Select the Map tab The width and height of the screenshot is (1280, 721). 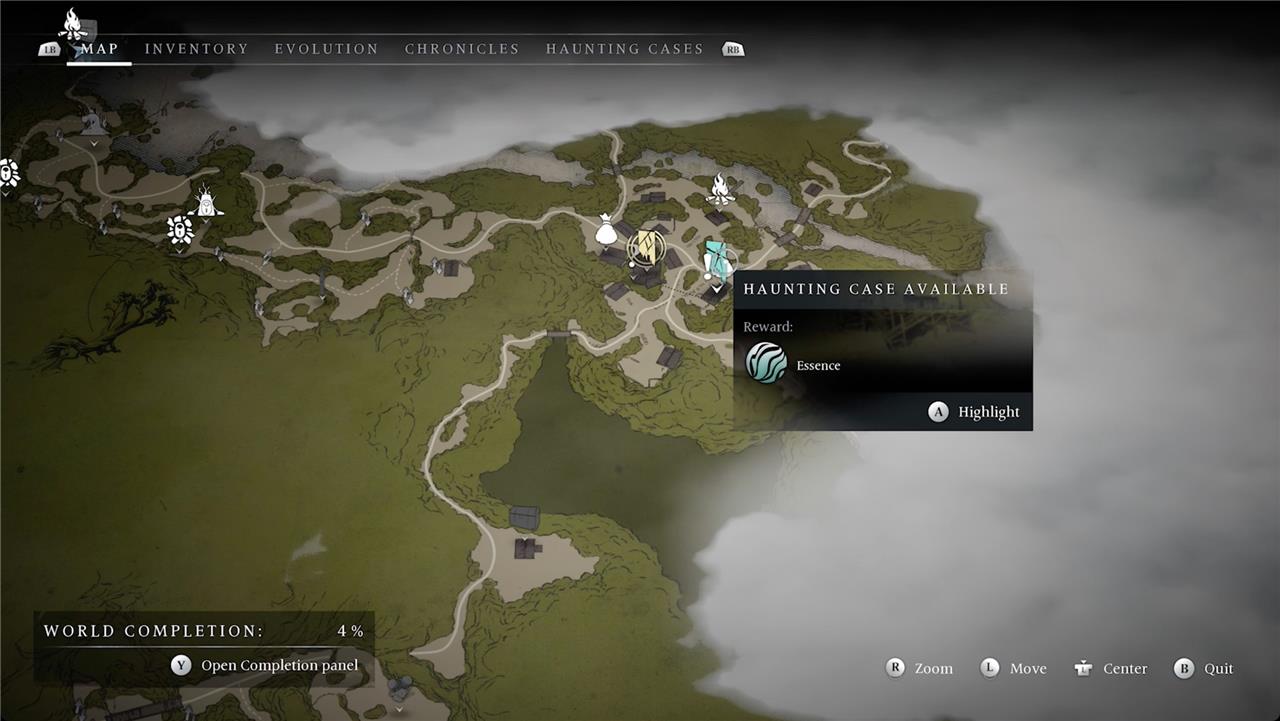[99, 49]
